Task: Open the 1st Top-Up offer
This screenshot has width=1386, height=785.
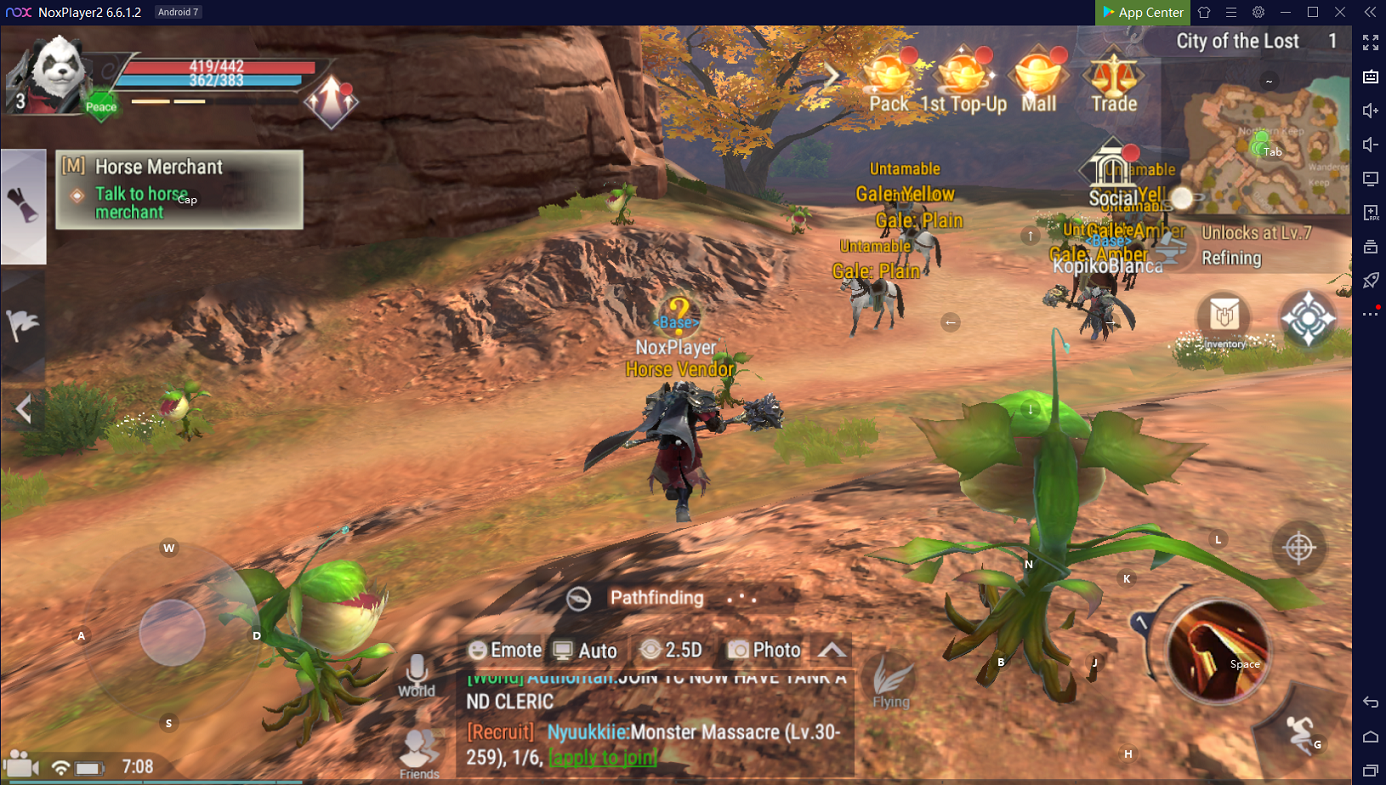Action: (x=962, y=79)
